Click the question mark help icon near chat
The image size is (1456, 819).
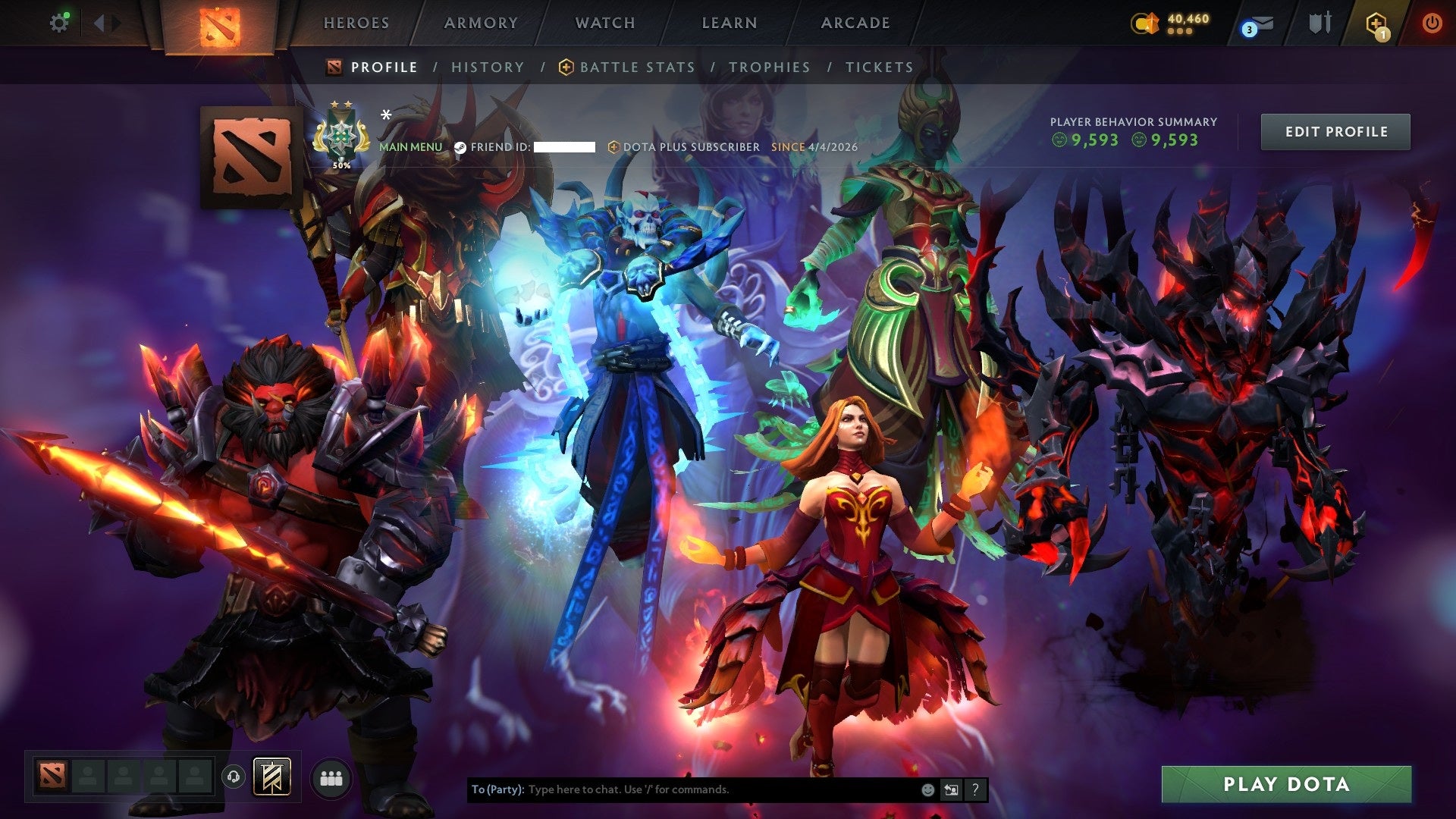pyautogui.click(x=975, y=790)
